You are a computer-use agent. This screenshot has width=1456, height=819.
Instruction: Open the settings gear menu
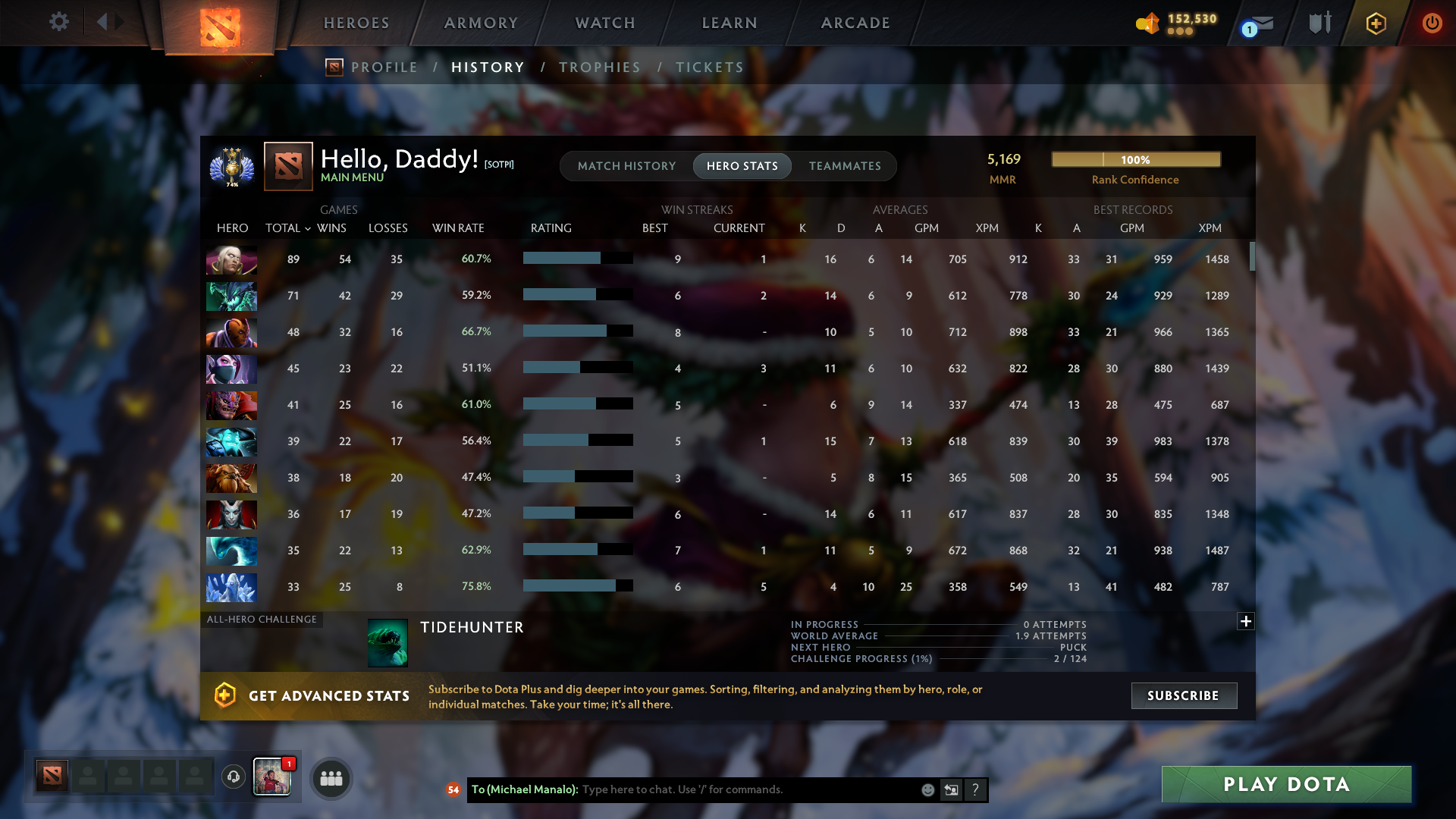59,22
